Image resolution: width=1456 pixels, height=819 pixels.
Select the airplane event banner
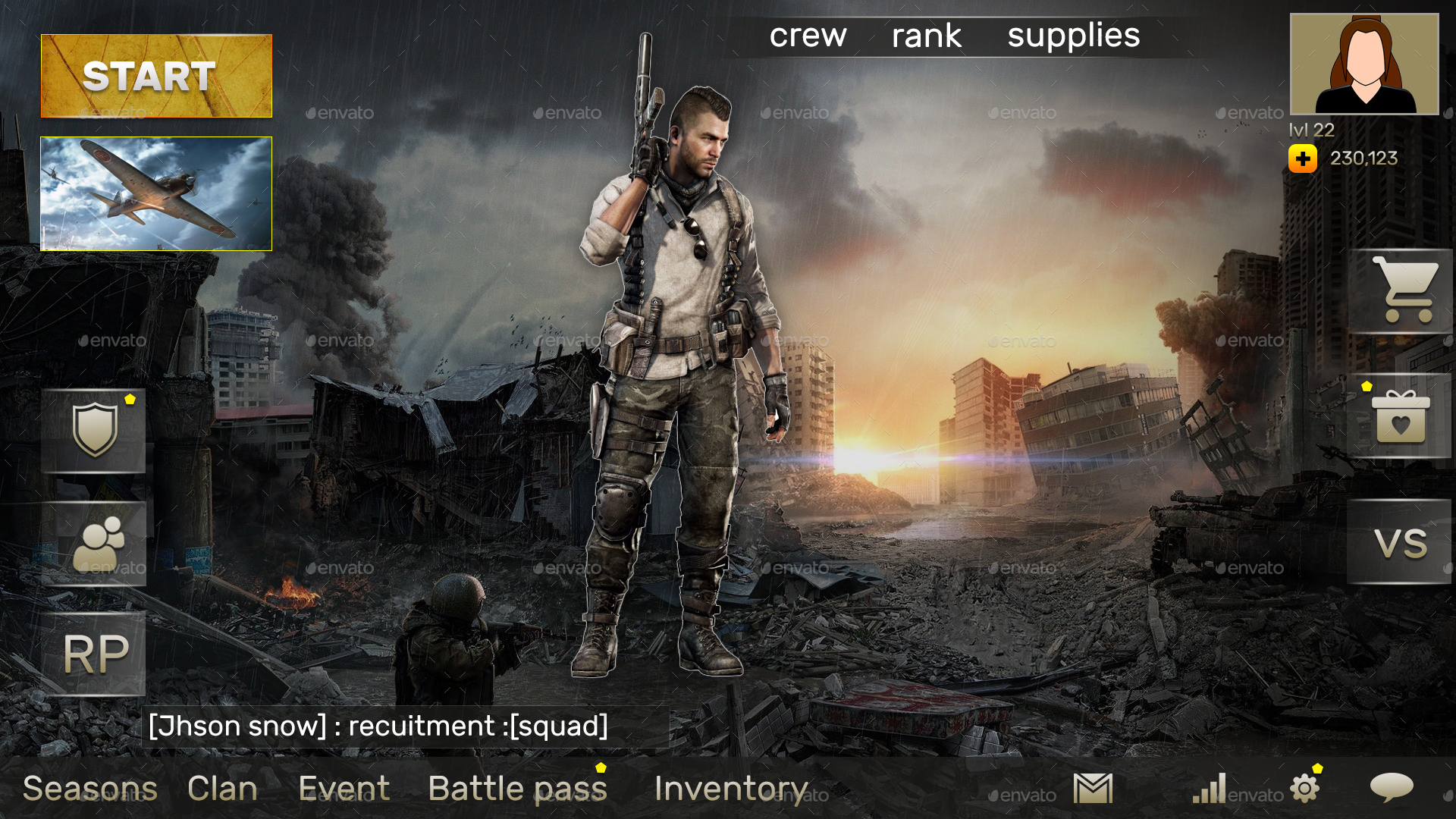155,193
